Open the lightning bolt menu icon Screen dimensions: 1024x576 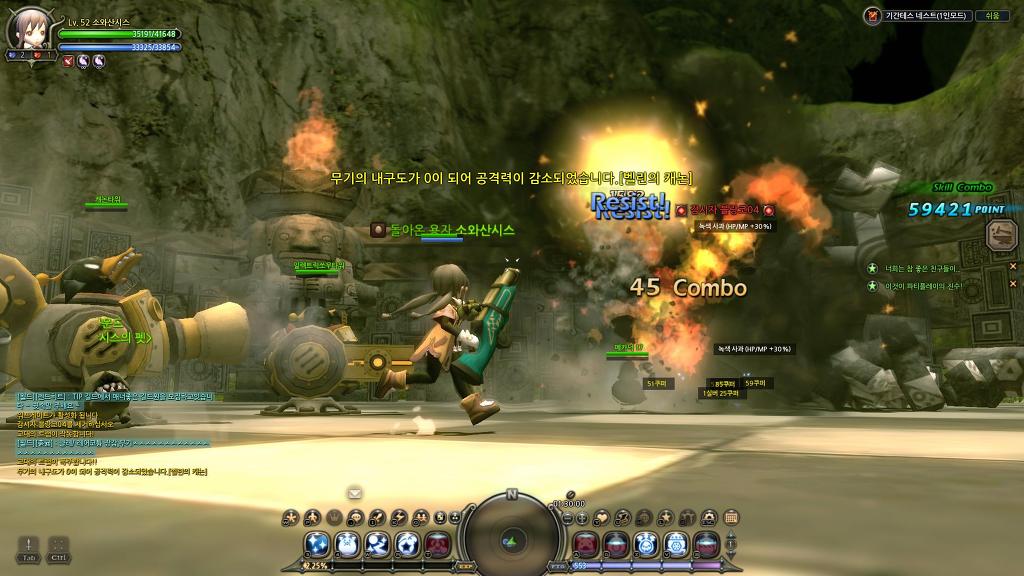(399, 517)
